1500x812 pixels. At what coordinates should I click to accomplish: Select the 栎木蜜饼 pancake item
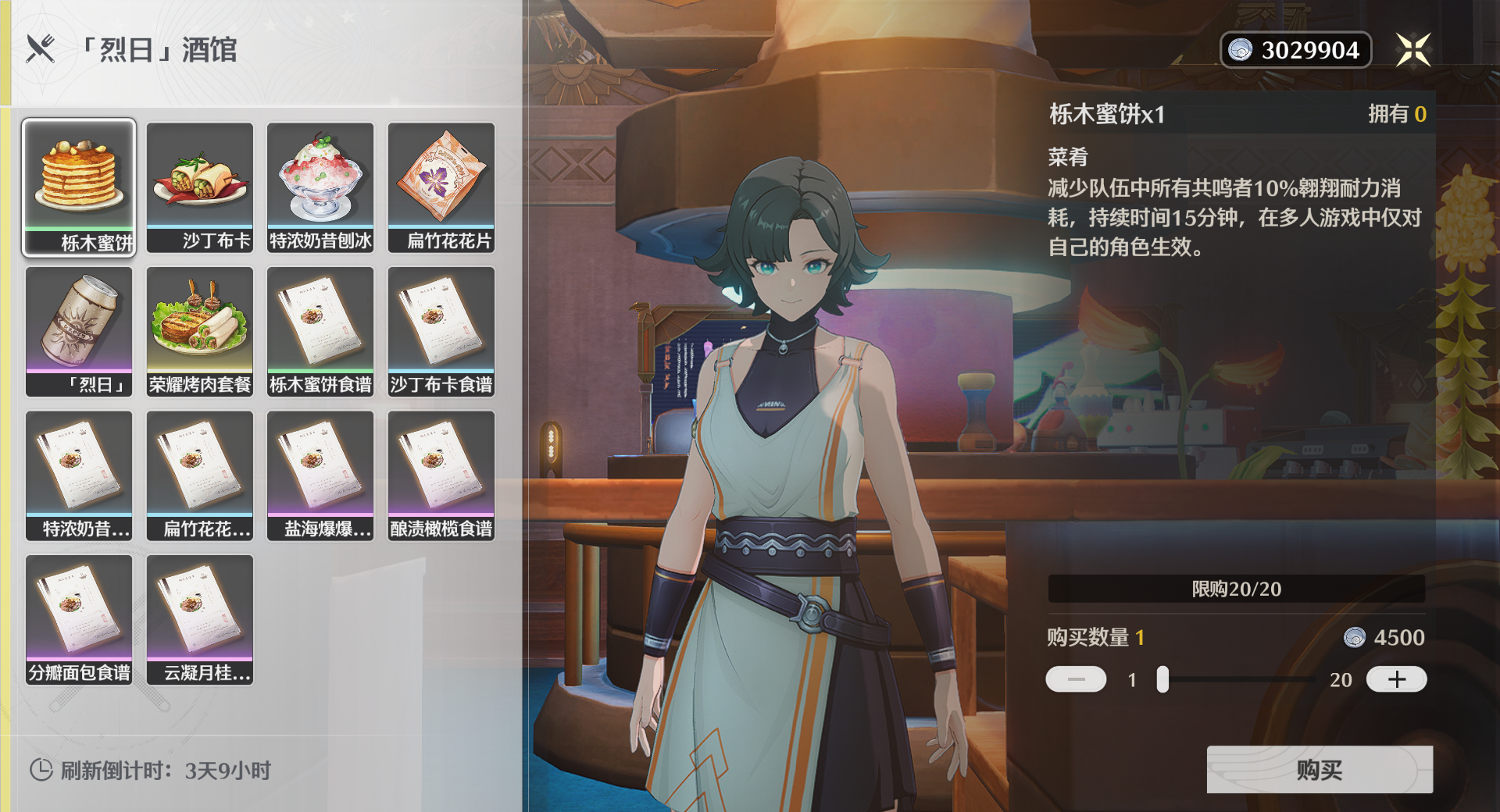pyautogui.click(x=79, y=187)
